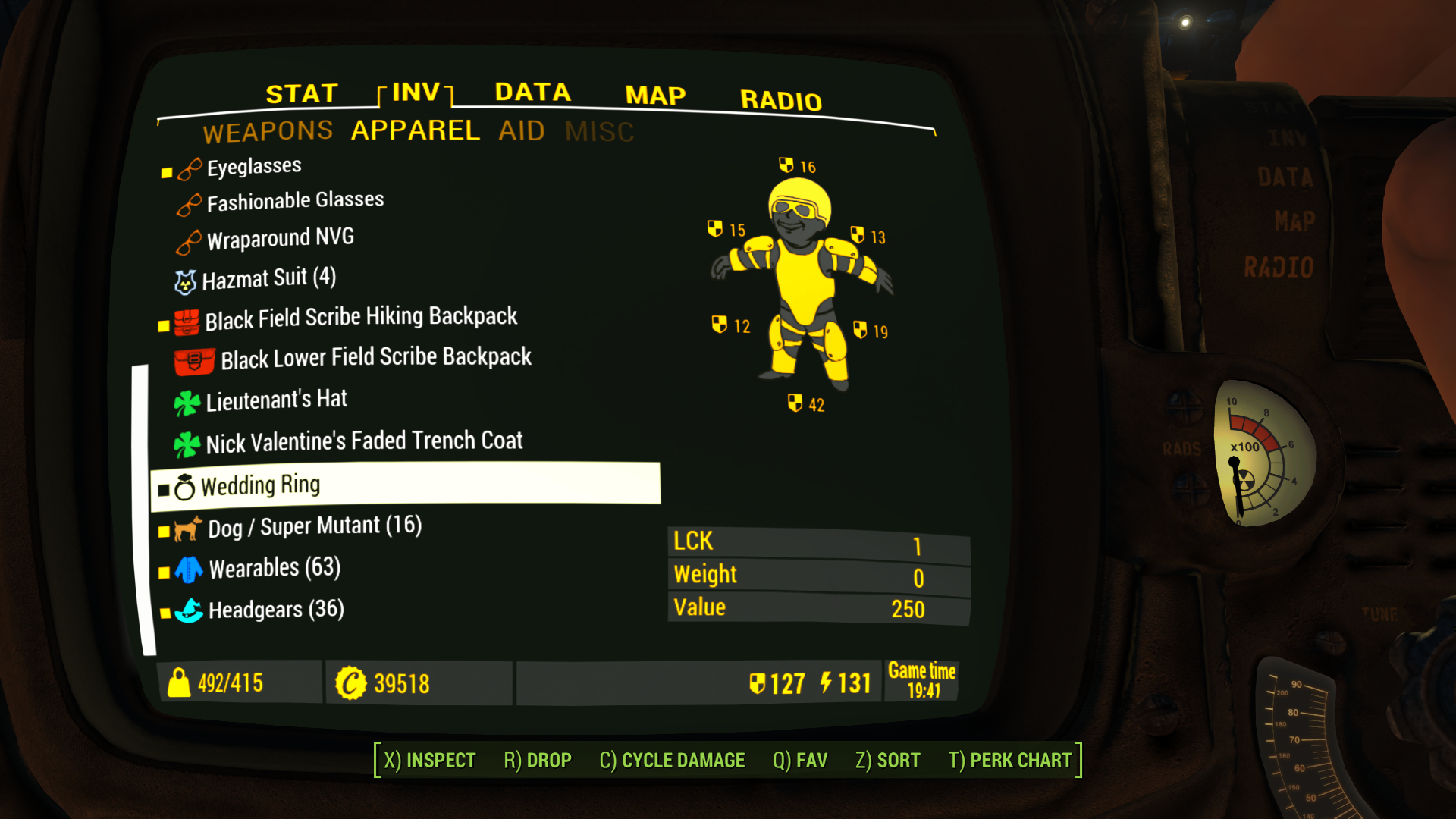1456x819 pixels.
Task: Toggle the equipped marker beside Eyeglasses
Action: tap(165, 172)
